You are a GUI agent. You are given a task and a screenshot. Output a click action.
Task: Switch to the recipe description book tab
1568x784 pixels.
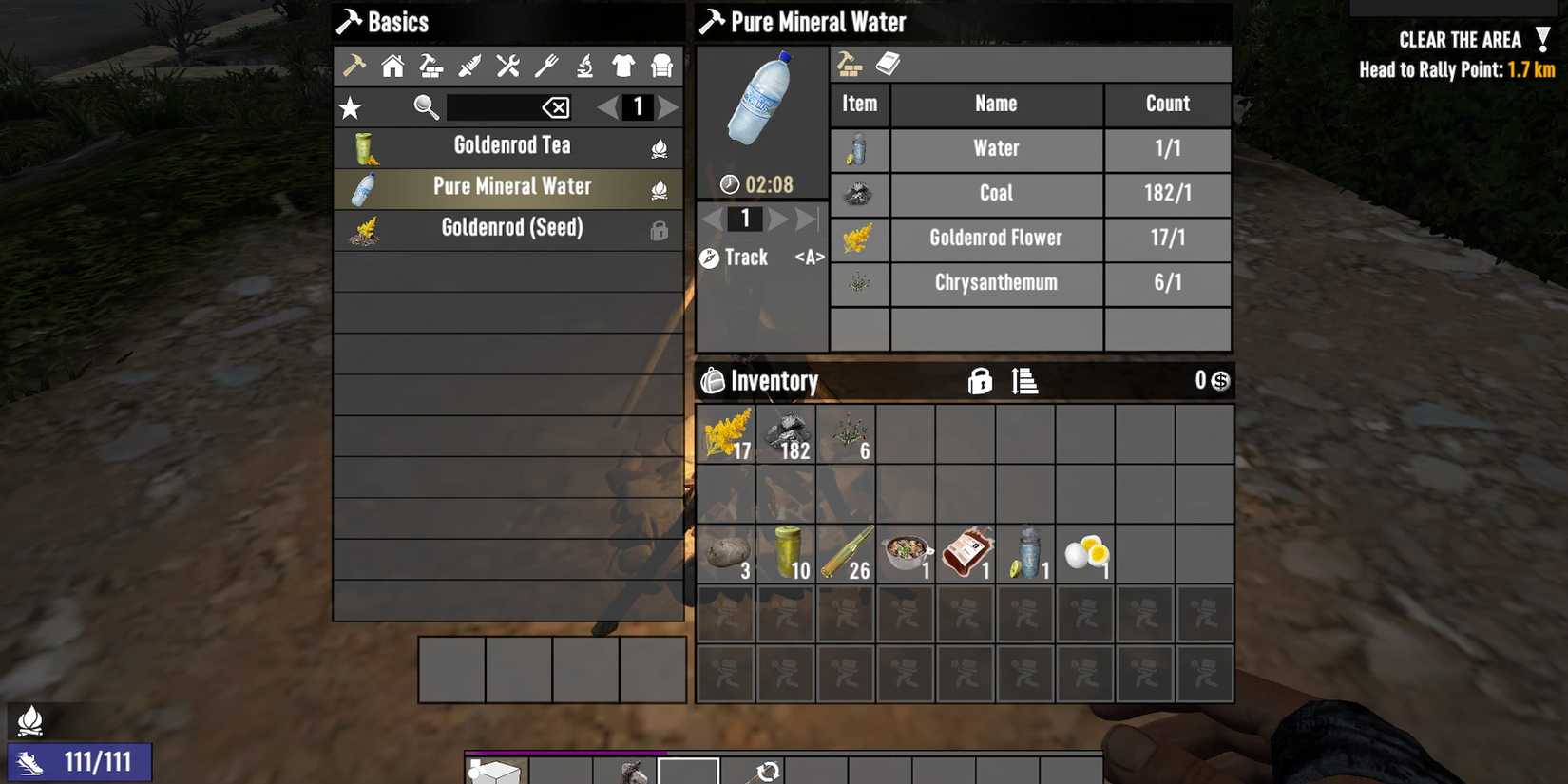click(x=888, y=64)
